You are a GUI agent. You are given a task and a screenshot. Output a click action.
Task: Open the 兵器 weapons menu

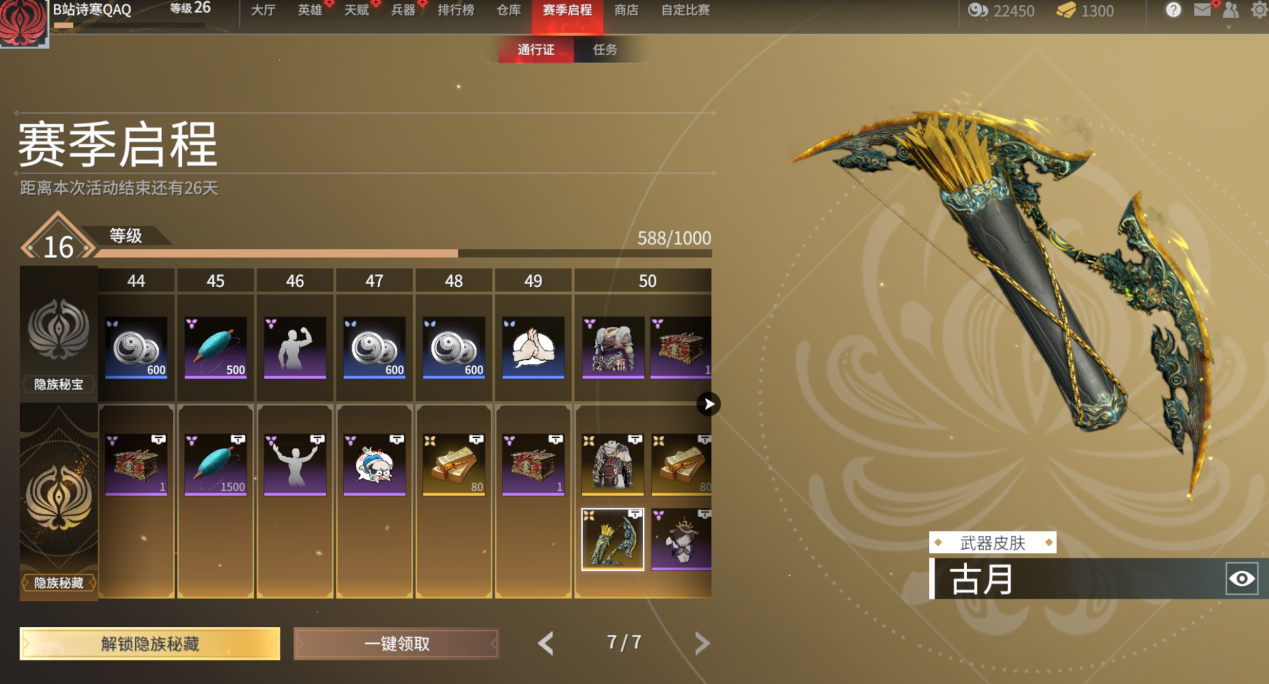click(x=403, y=11)
